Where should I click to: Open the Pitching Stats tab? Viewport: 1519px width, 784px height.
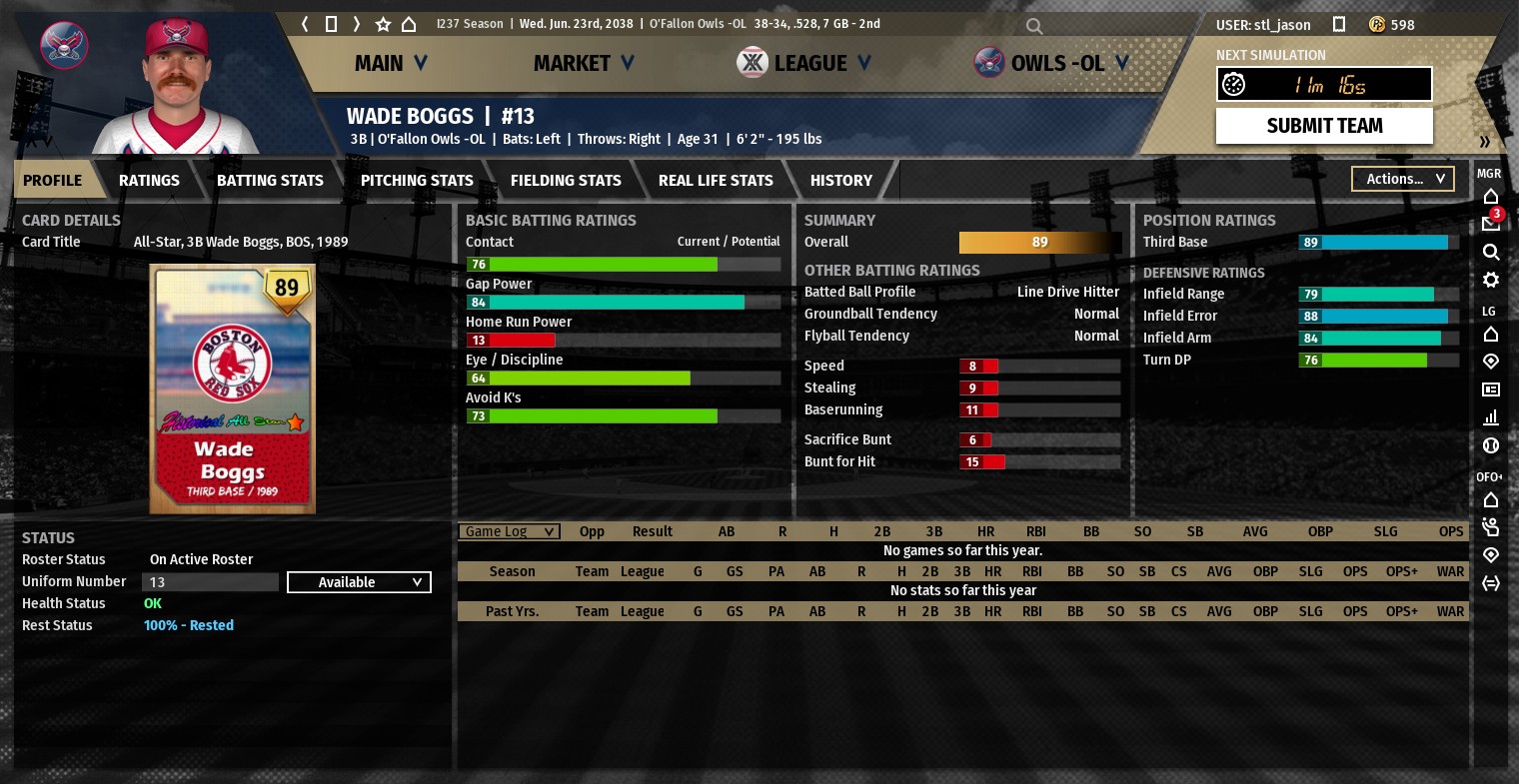point(417,181)
